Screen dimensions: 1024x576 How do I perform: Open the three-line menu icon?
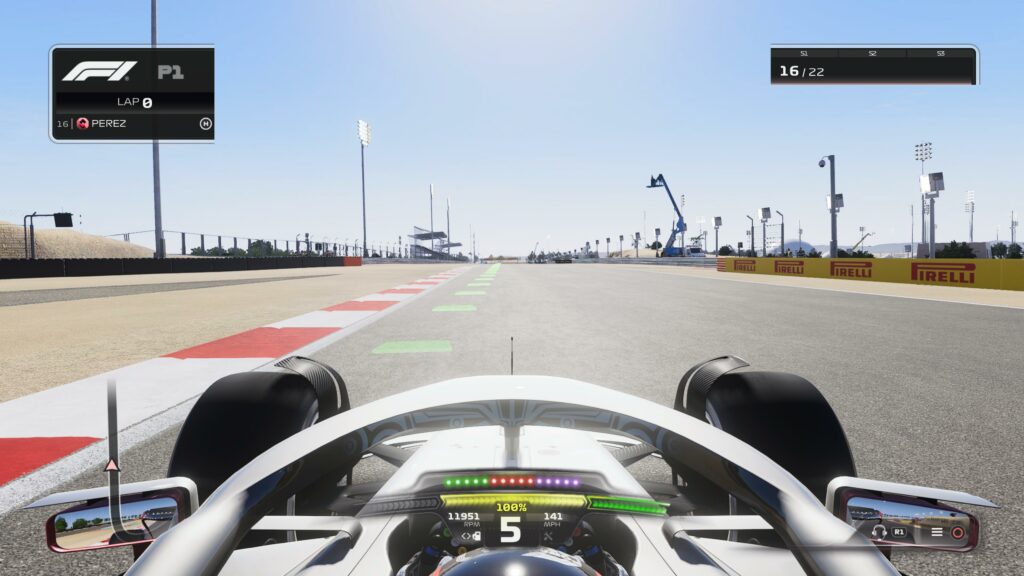(x=937, y=532)
